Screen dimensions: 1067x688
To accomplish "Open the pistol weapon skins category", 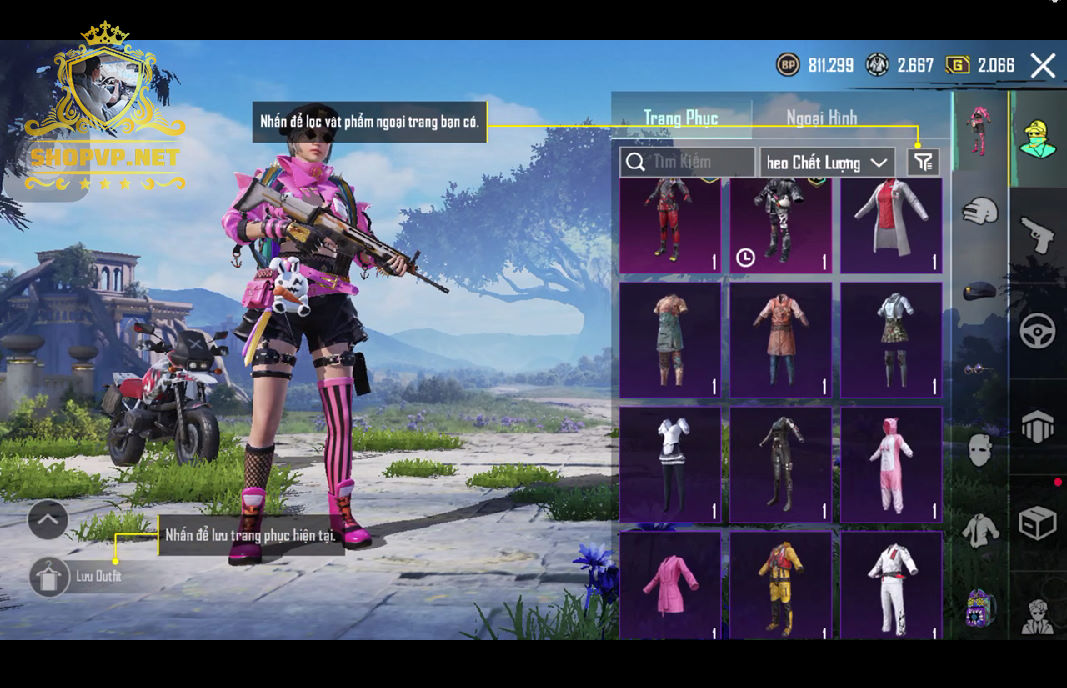I will pos(1037,236).
